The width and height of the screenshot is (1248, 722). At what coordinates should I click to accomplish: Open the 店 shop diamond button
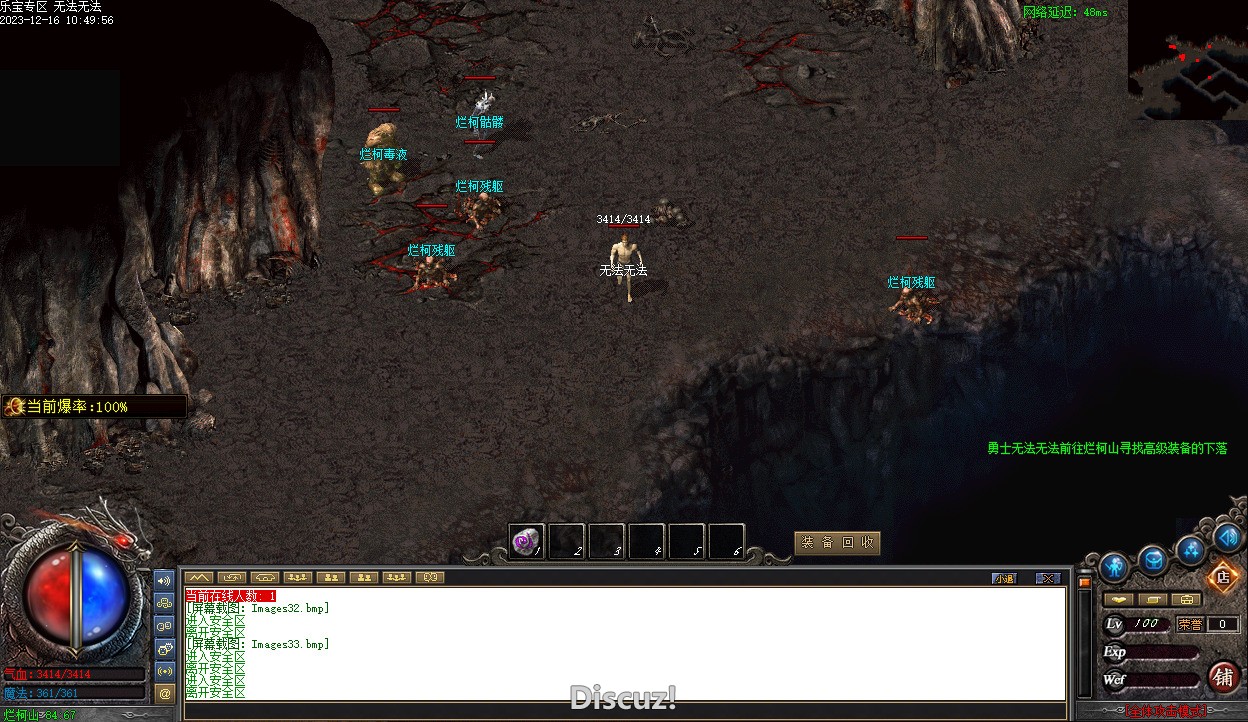coord(1222,577)
